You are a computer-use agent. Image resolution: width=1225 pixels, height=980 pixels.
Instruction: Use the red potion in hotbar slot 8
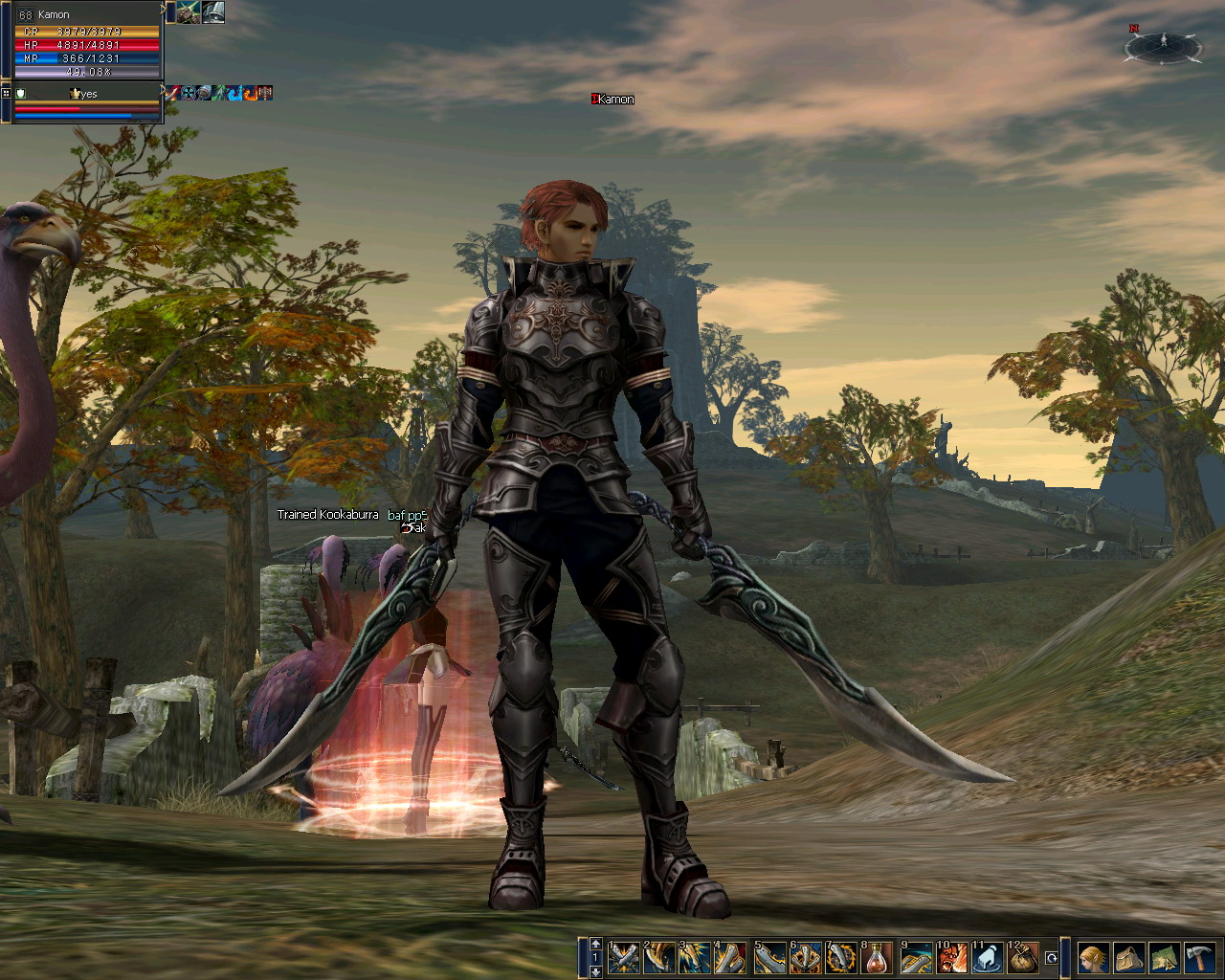[878, 957]
